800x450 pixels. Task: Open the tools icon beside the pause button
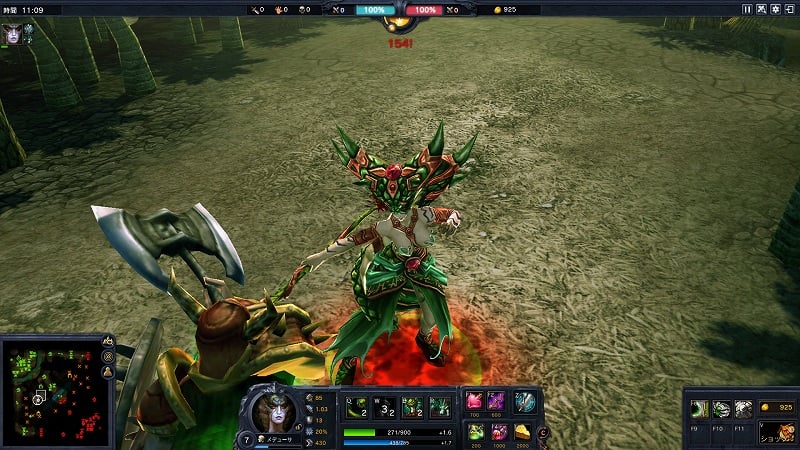[x=760, y=9]
